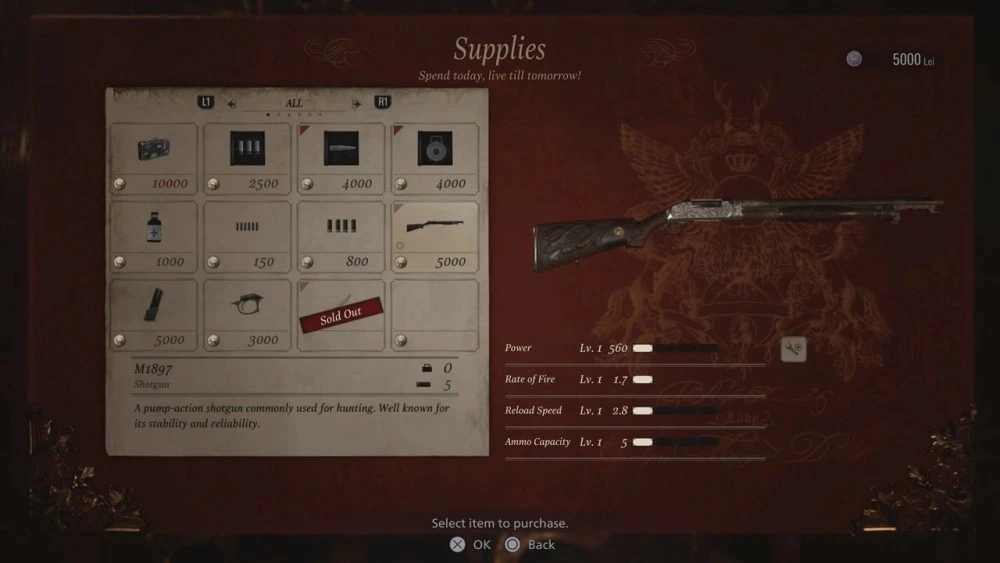Choose the shotgun shell recipe costing 2500

click(247, 158)
